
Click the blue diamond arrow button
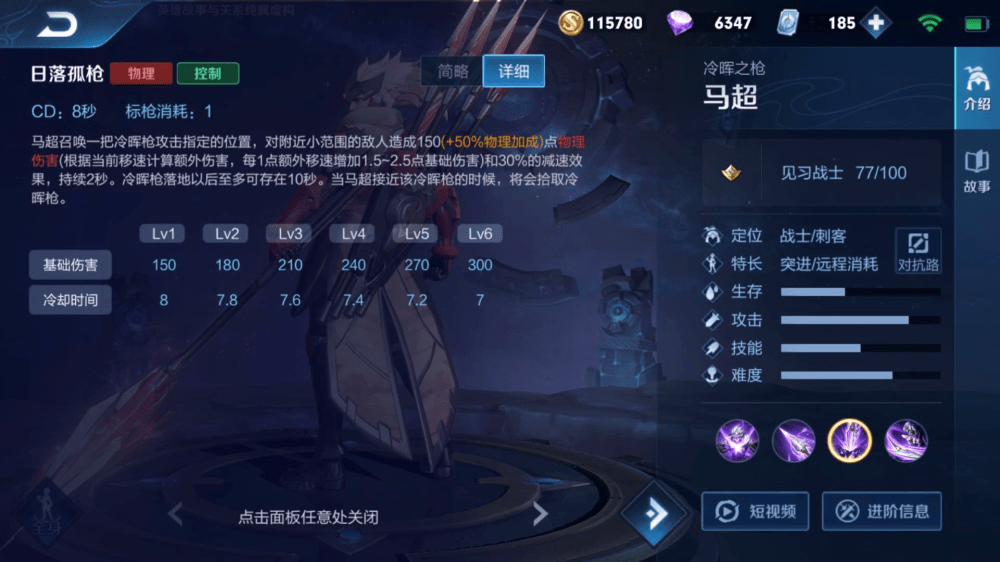coord(655,514)
